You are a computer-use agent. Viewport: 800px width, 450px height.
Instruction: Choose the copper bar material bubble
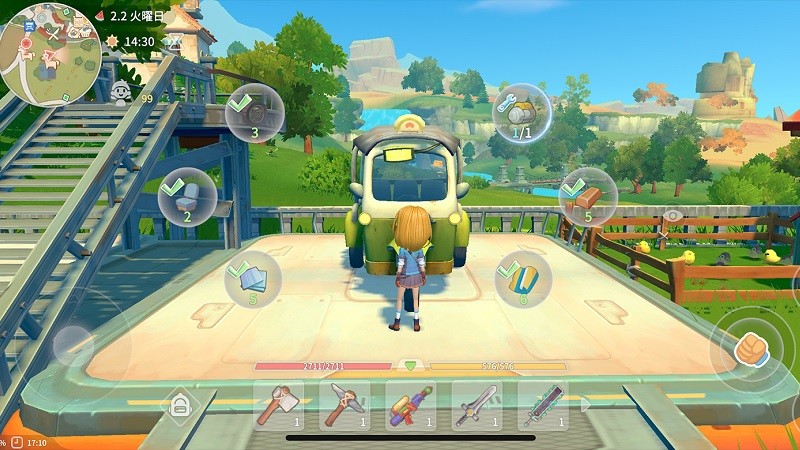[x=587, y=197]
